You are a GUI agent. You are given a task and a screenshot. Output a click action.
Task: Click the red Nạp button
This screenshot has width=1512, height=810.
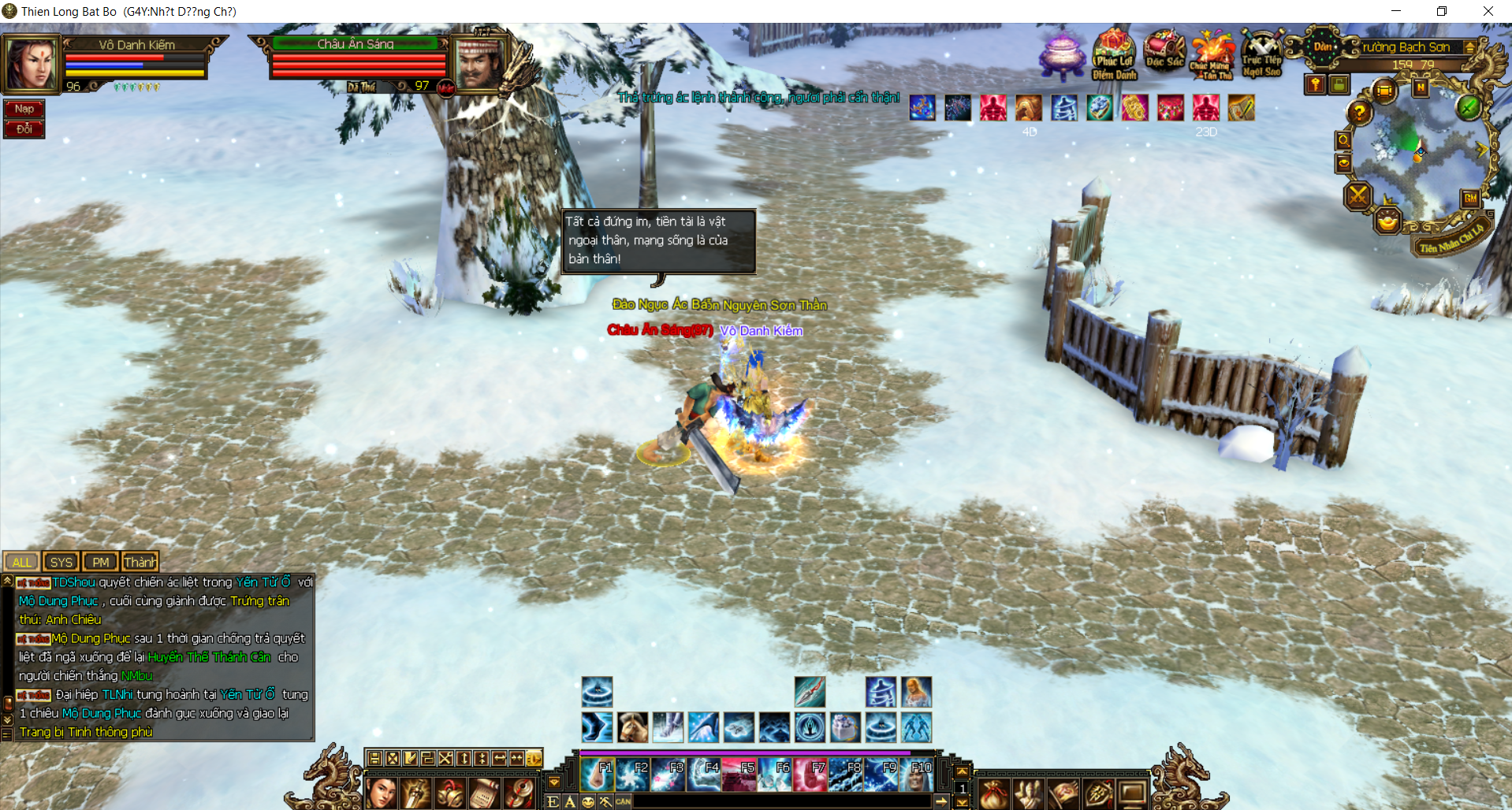(x=24, y=109)
